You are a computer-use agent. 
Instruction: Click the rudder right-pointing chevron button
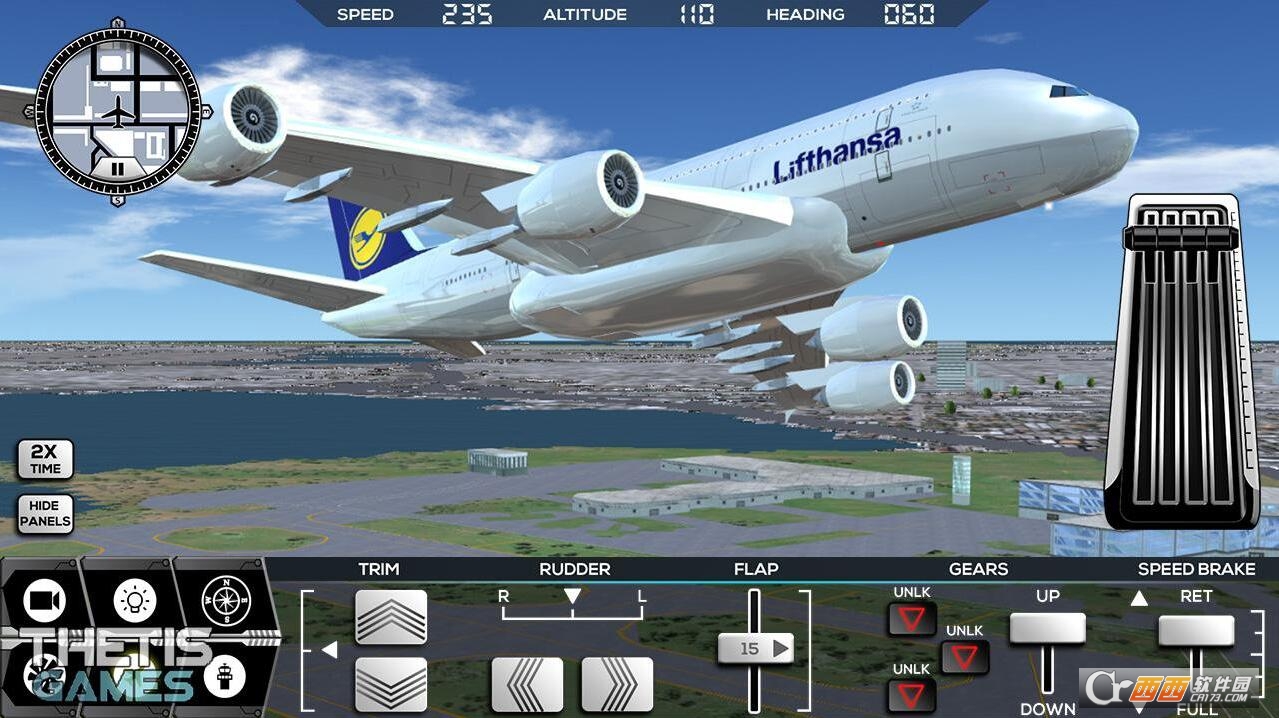(617, 684)
